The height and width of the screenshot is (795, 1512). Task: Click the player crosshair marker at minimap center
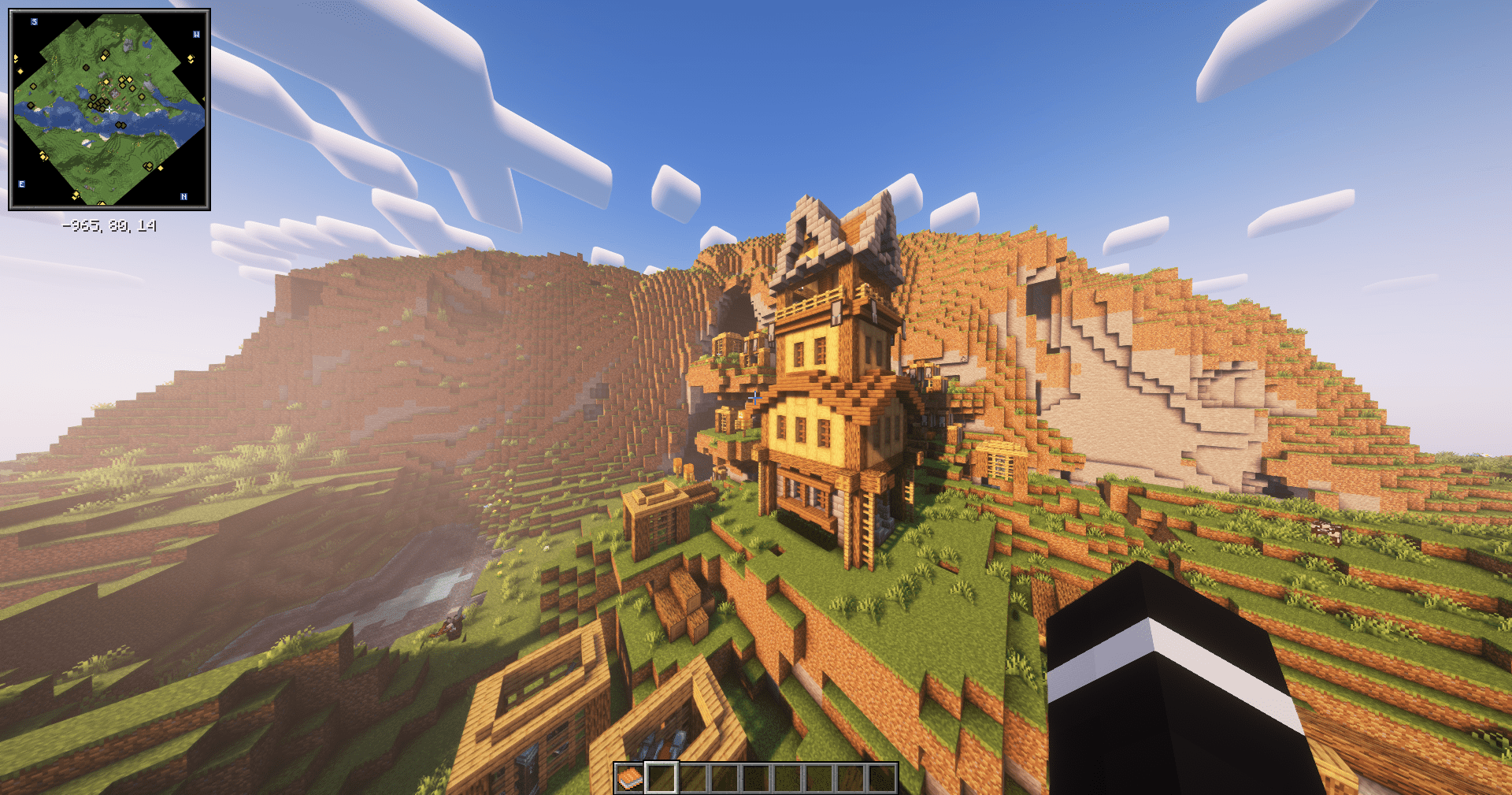[109, 109]
